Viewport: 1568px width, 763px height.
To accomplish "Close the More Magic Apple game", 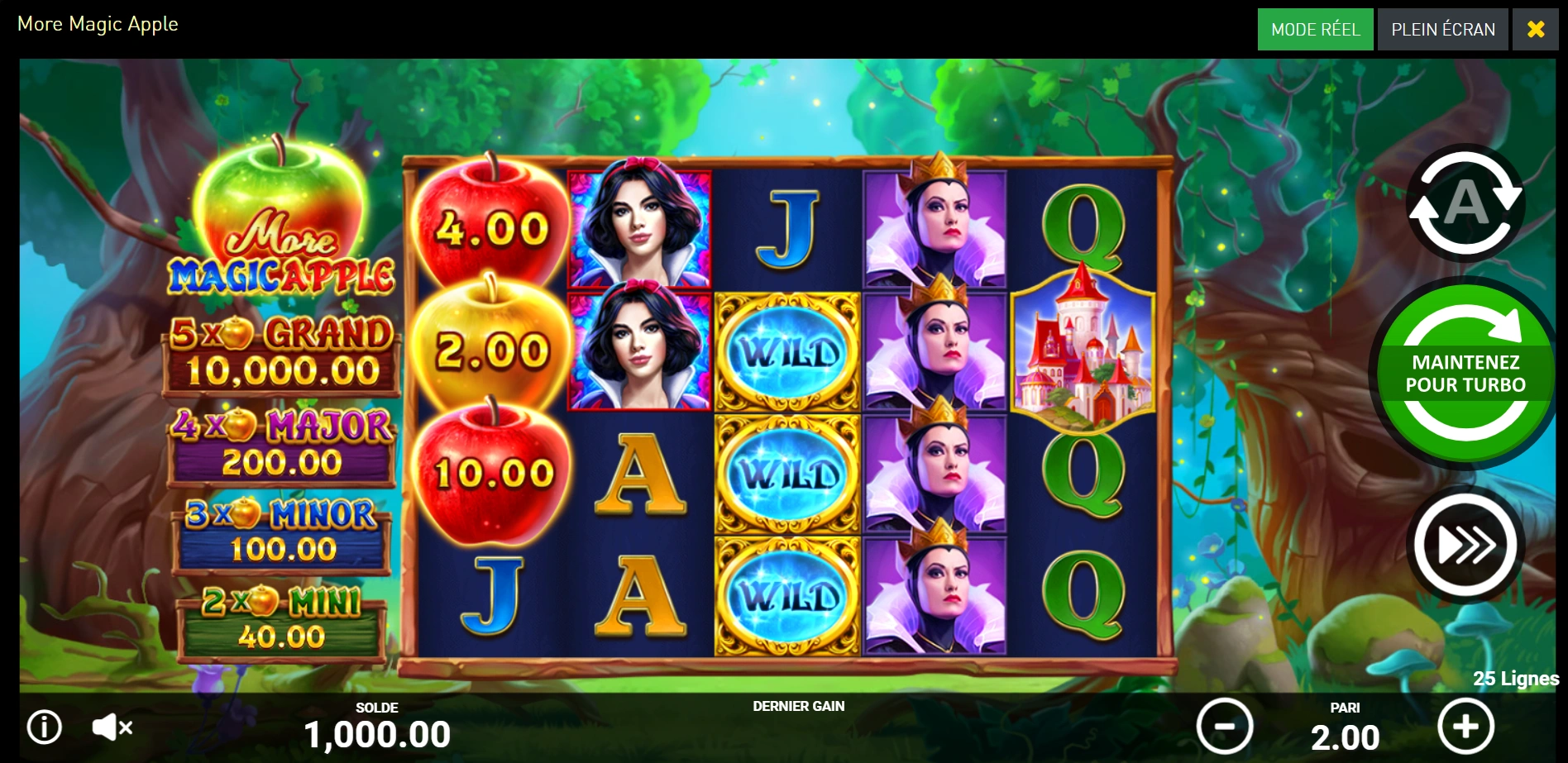I will point(1536,29).
